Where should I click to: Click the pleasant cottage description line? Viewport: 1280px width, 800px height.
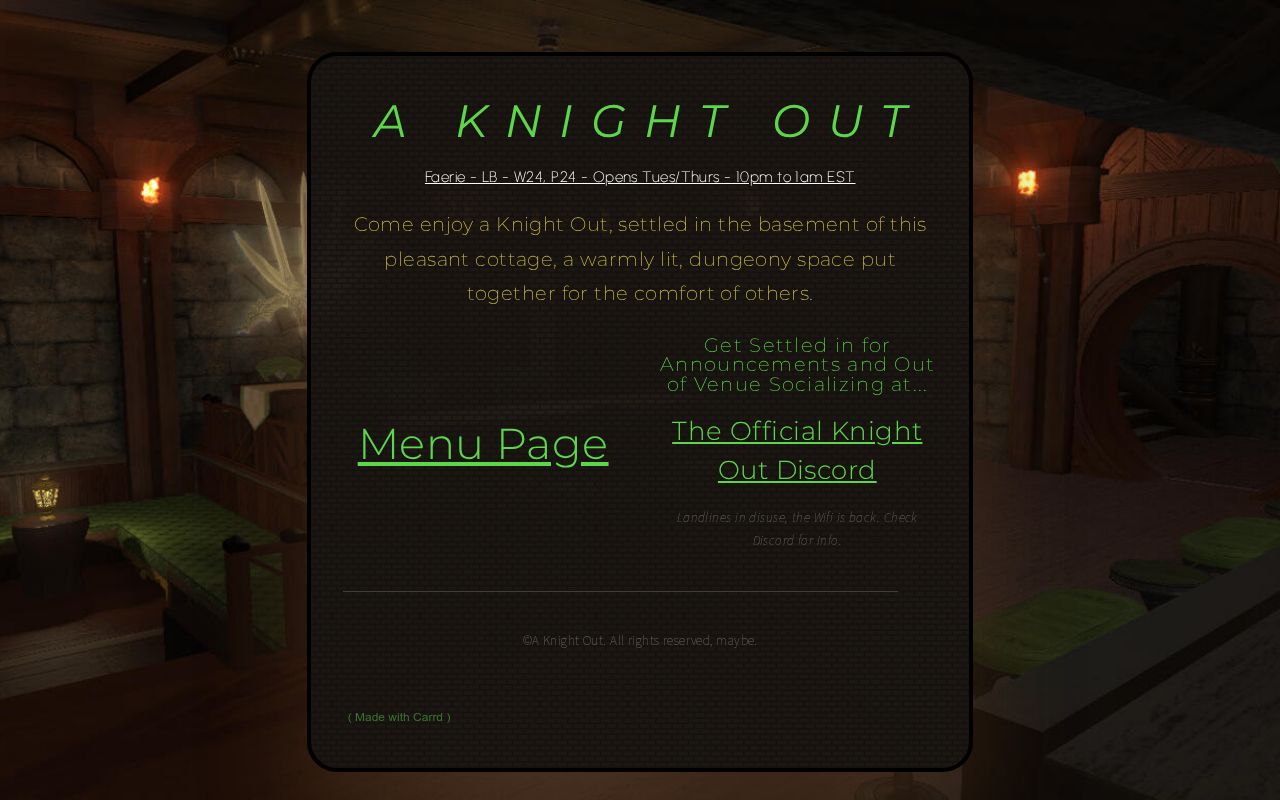pos(640,258)
